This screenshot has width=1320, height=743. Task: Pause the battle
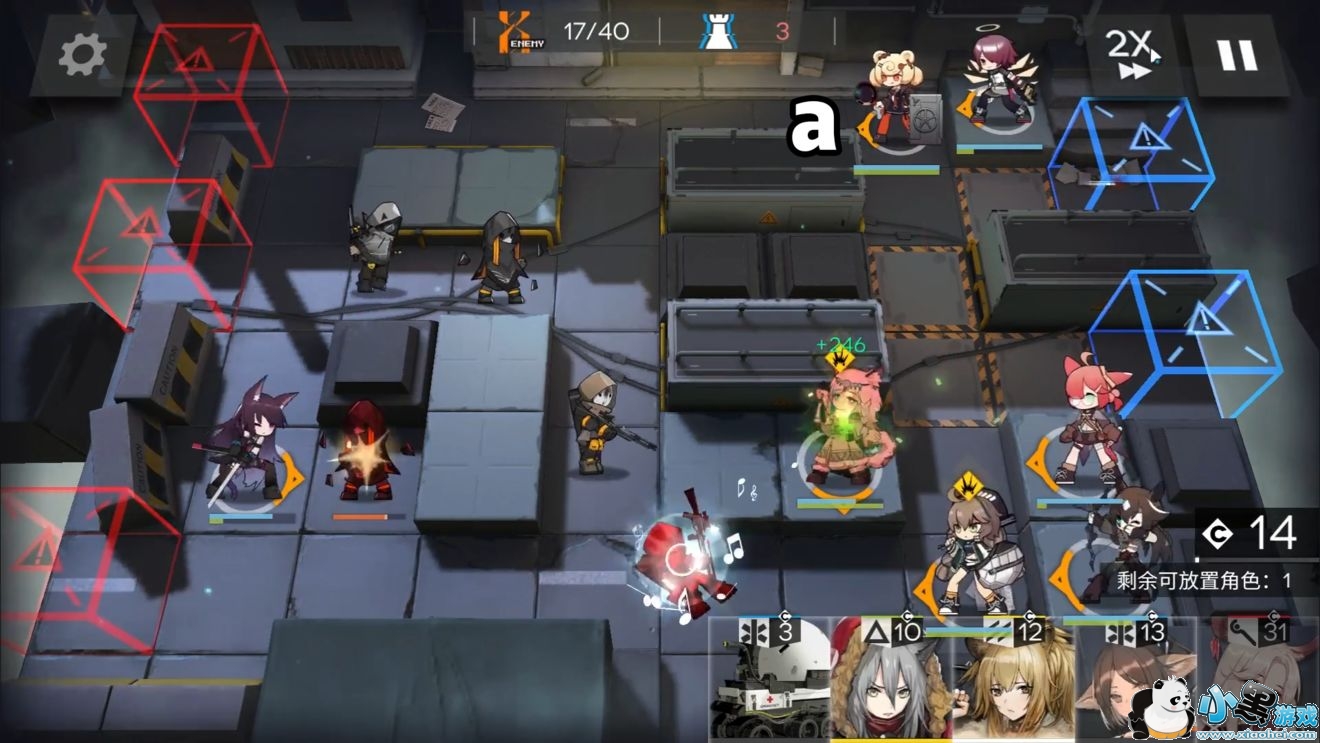pos(1237,55)
